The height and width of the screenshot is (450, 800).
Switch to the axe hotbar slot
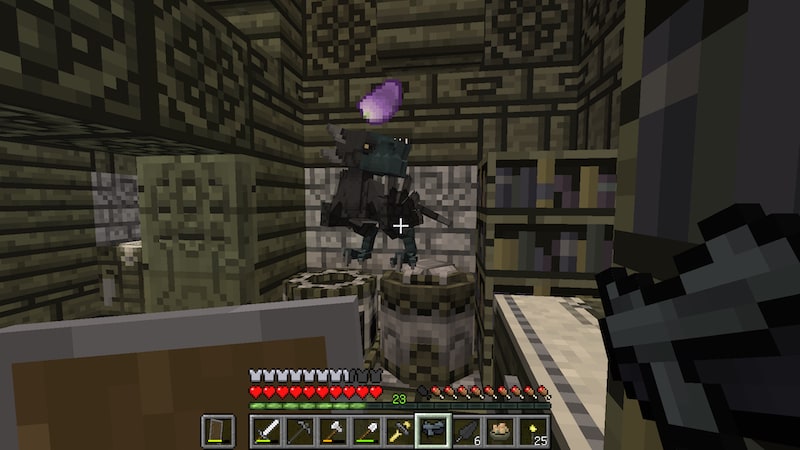[333, 432]
